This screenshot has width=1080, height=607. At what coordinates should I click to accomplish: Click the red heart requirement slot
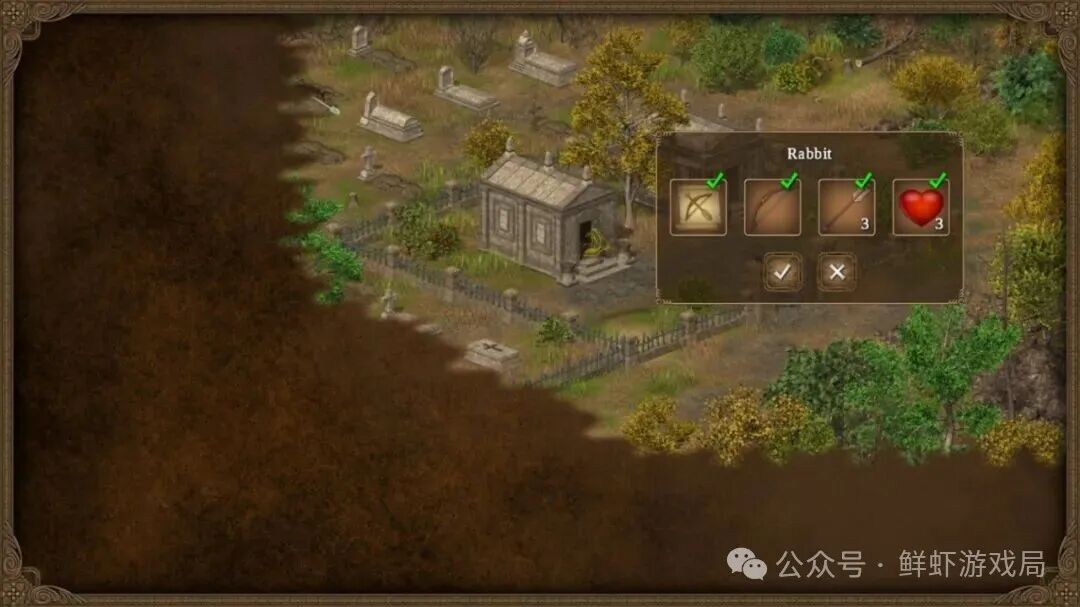920,207
